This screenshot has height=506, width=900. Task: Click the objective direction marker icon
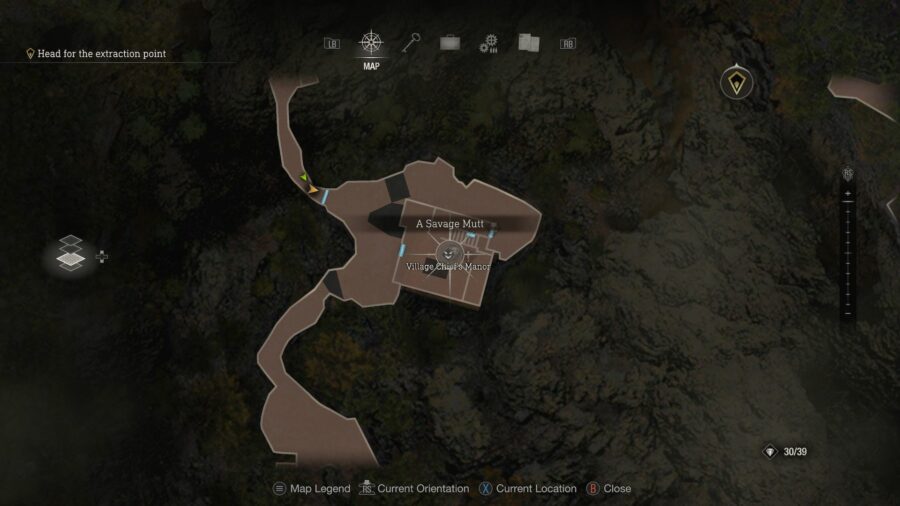[x=738, y=84]
